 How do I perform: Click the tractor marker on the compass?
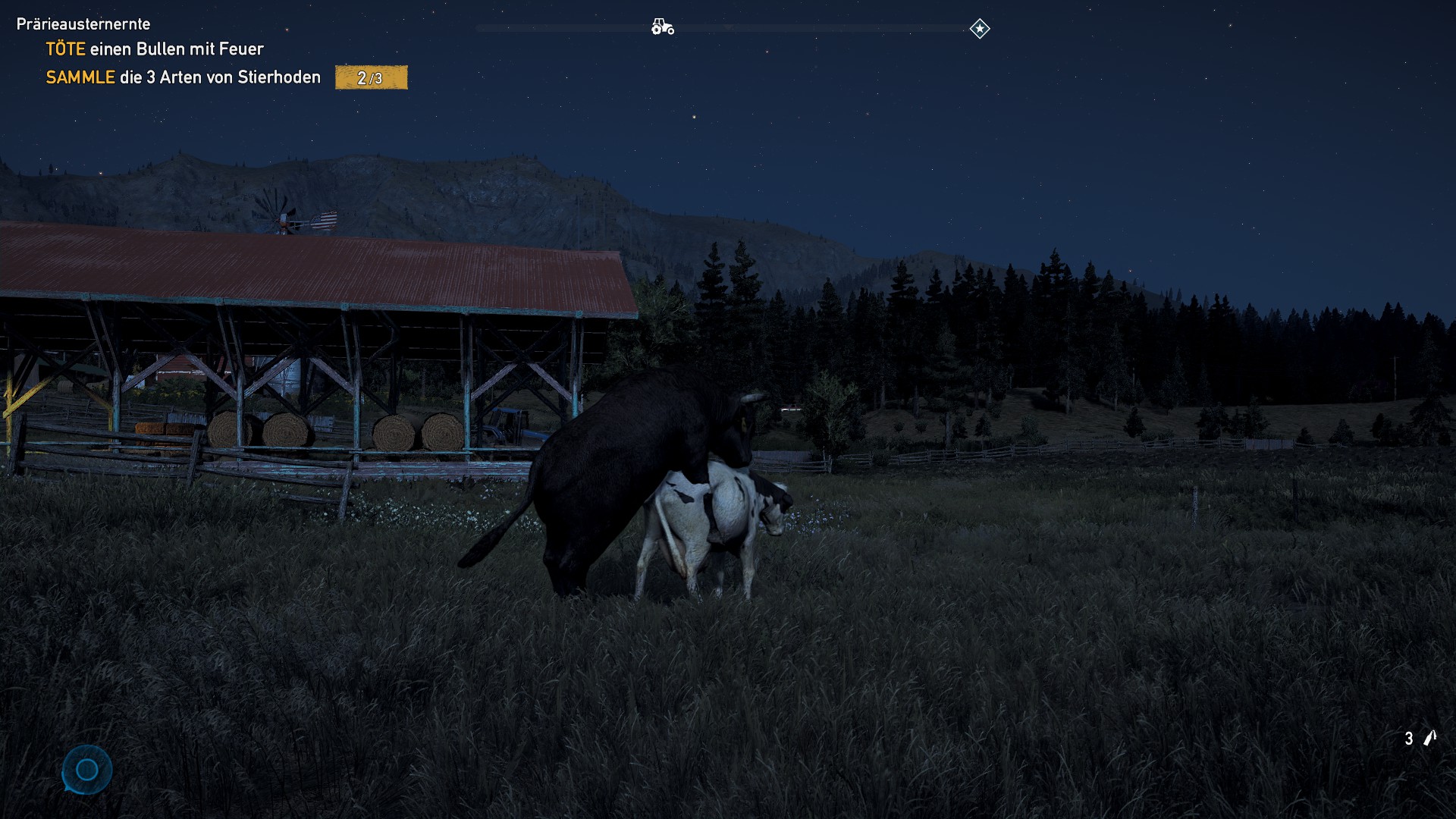click(x=662, y=27)
